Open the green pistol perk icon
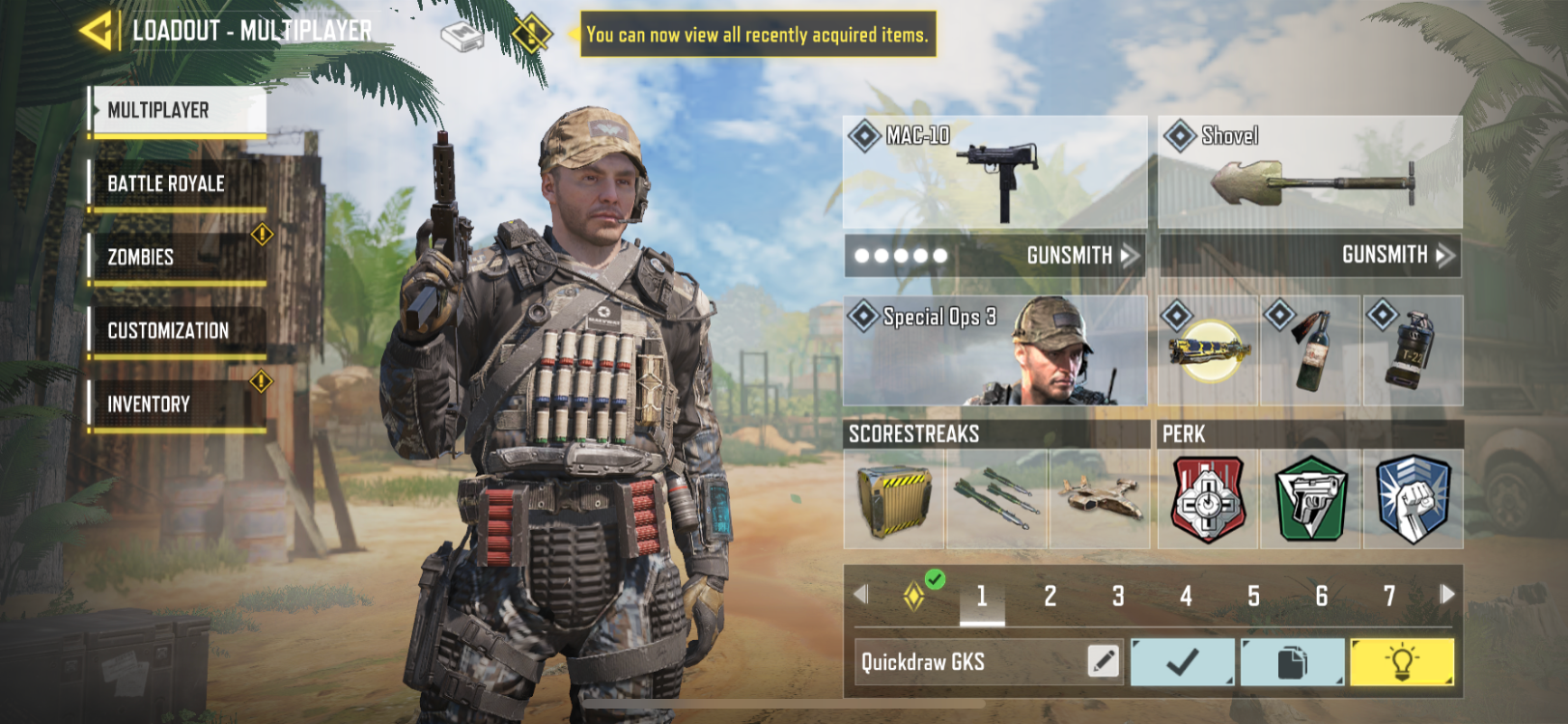The height and width of the screenshot is (724, 1568). pyautogui.click(x=1309, y=499)
